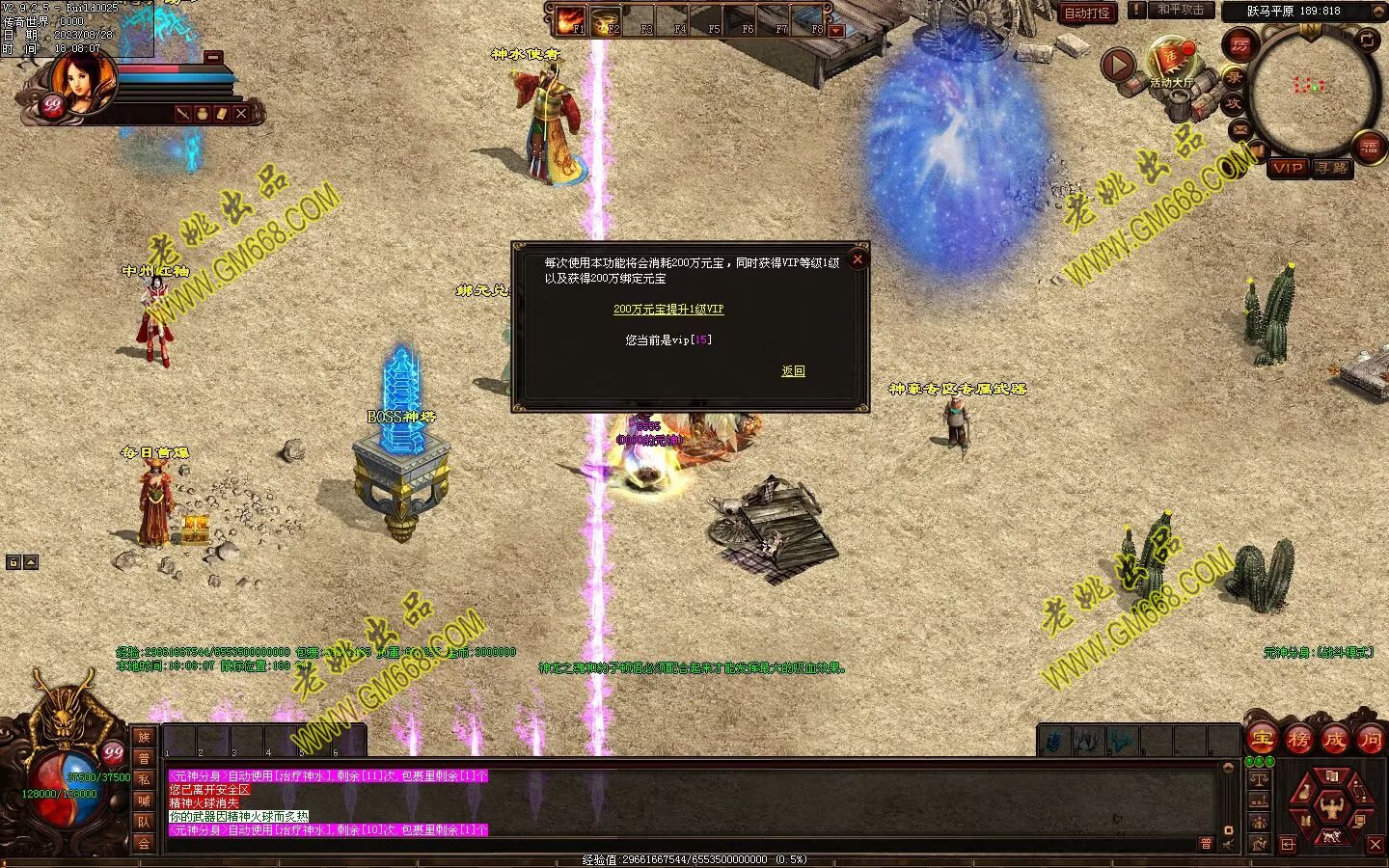
Task: Click the 200万元宝提升1级VIP link
Action: [x=668, y=310]
